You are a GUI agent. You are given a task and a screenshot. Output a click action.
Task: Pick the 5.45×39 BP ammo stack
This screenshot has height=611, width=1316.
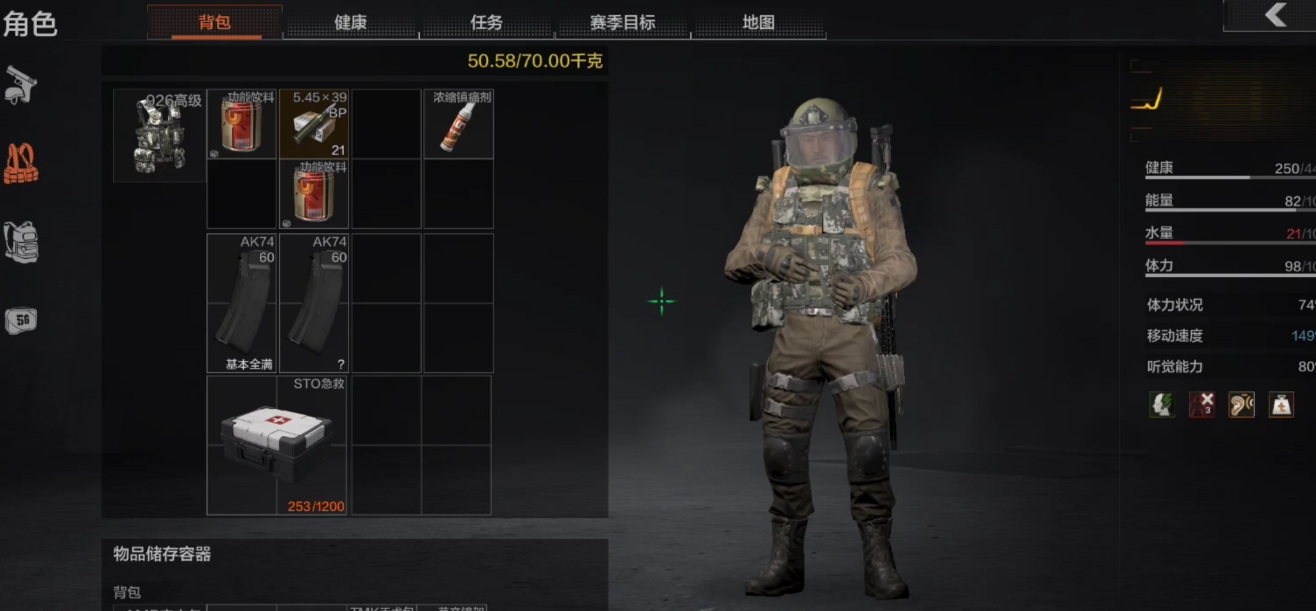point(315,124)
